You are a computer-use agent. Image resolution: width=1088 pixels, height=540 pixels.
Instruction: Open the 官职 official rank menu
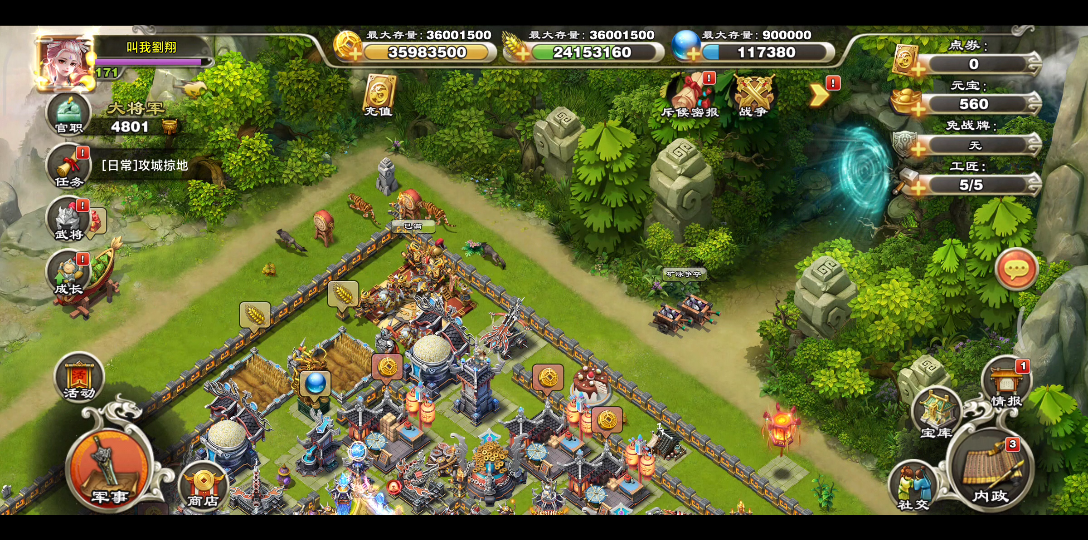point(69,113)
